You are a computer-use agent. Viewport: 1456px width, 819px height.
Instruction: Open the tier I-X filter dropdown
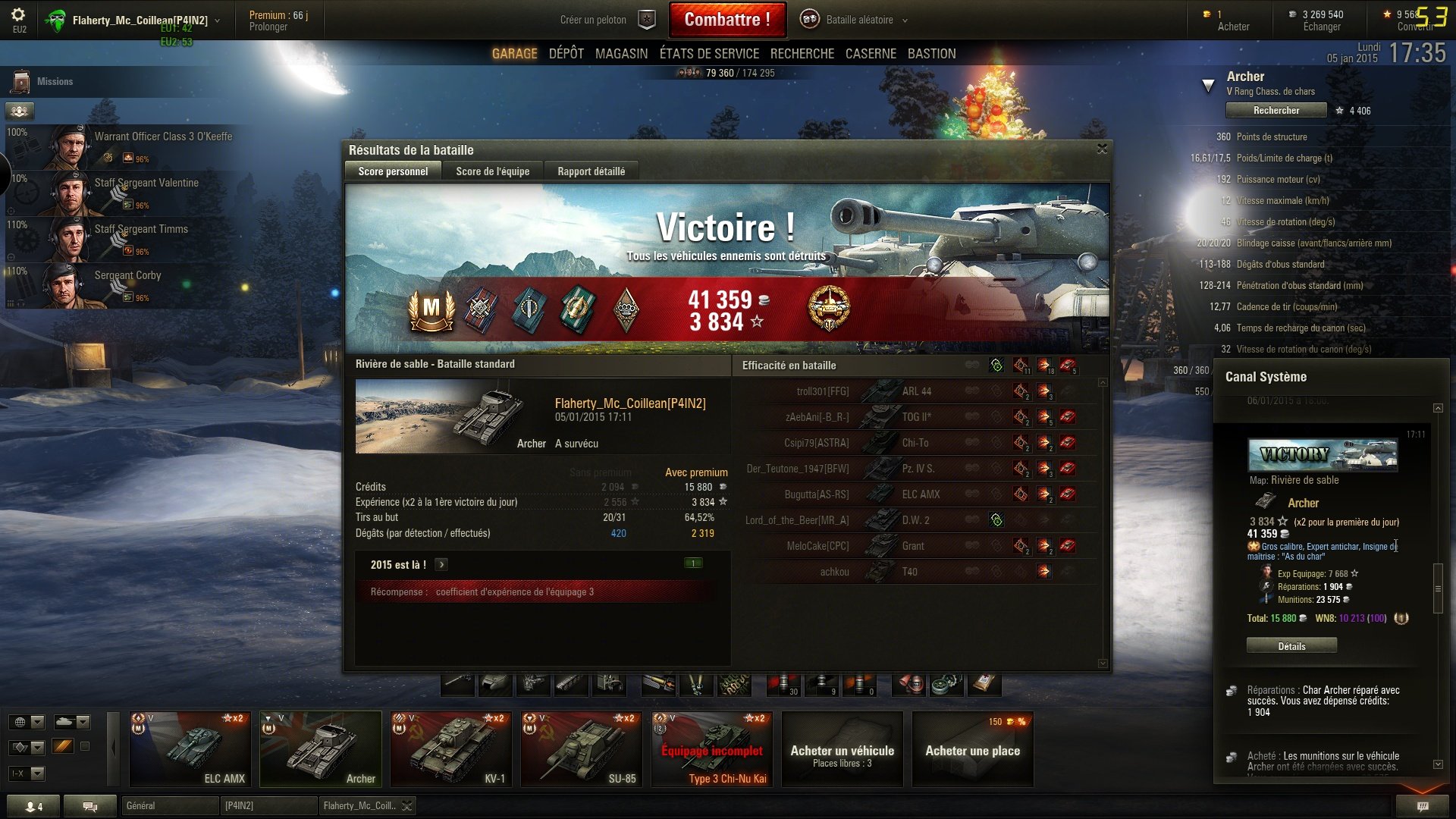click(27, 773)
